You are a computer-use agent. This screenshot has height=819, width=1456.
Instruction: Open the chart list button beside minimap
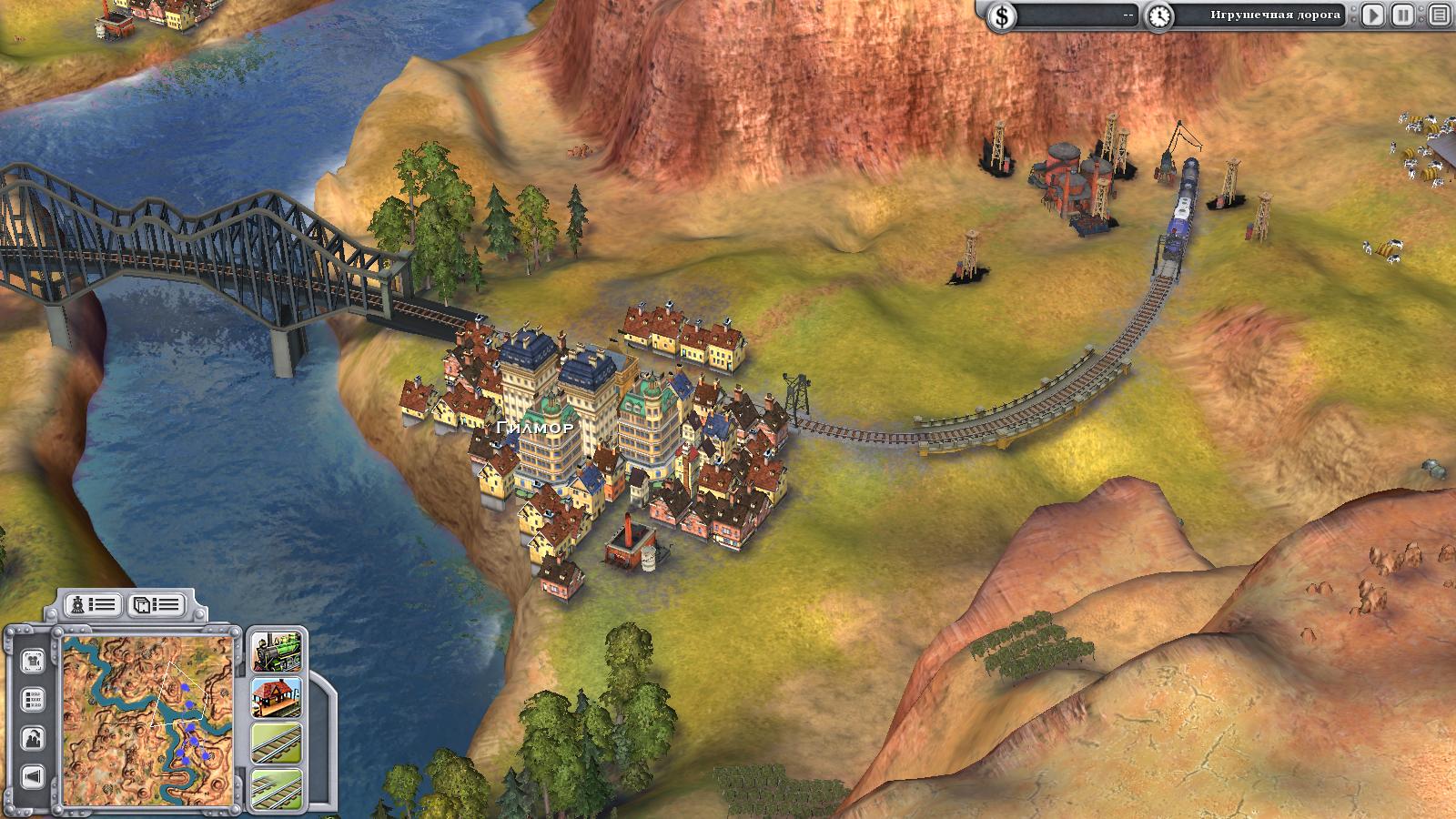[33, 700]
